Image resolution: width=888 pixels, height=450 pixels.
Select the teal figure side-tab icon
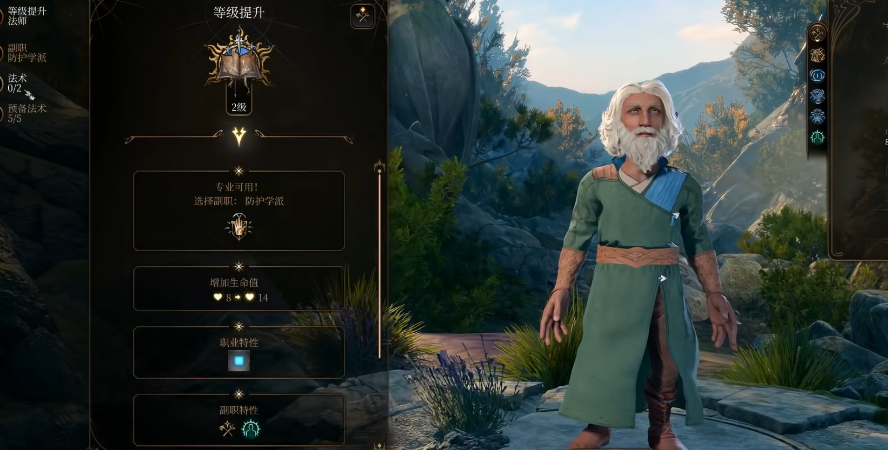(x=818, y=138)
